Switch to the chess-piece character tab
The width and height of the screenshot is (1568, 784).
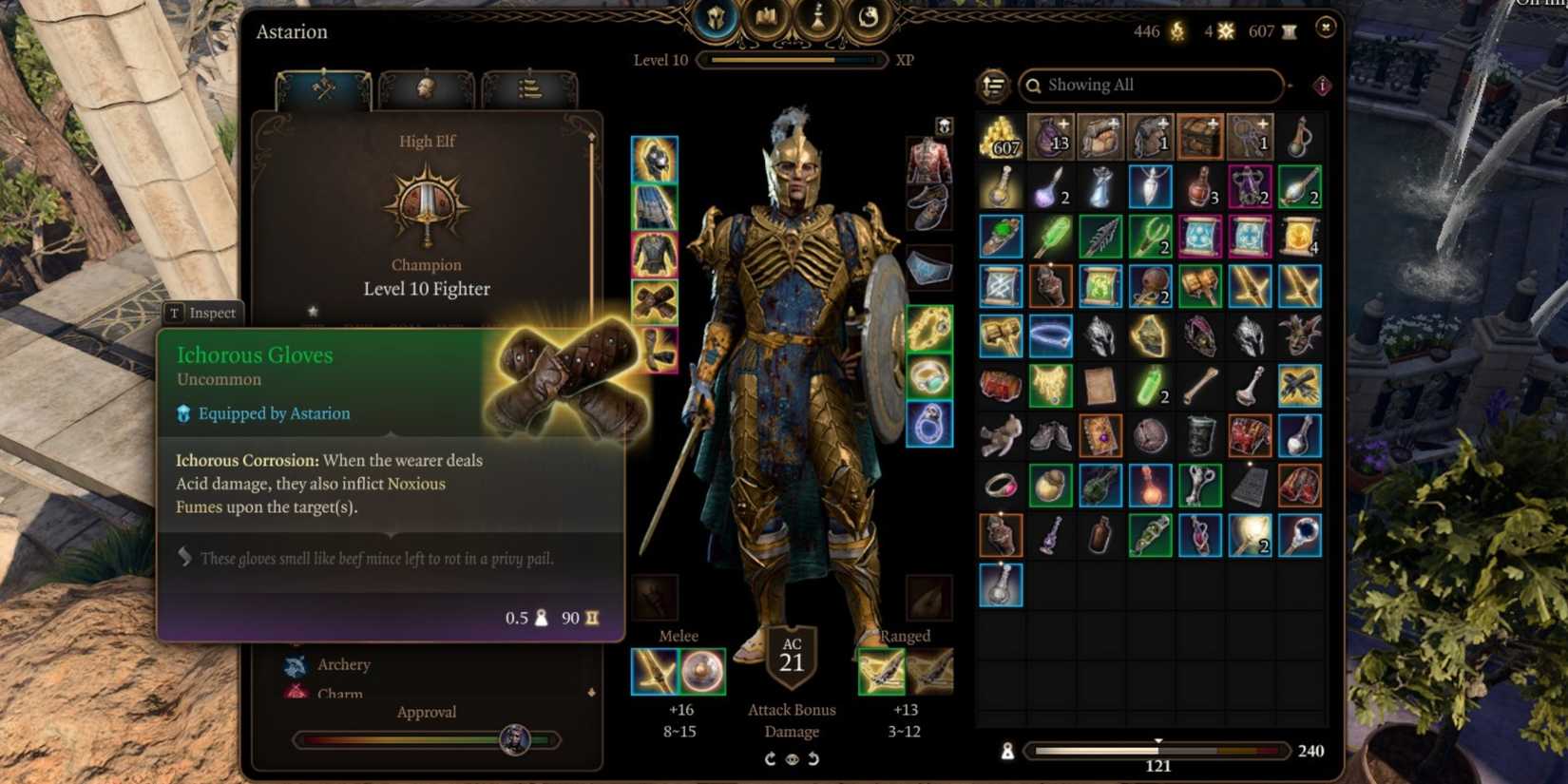click(x=819, y=17)
